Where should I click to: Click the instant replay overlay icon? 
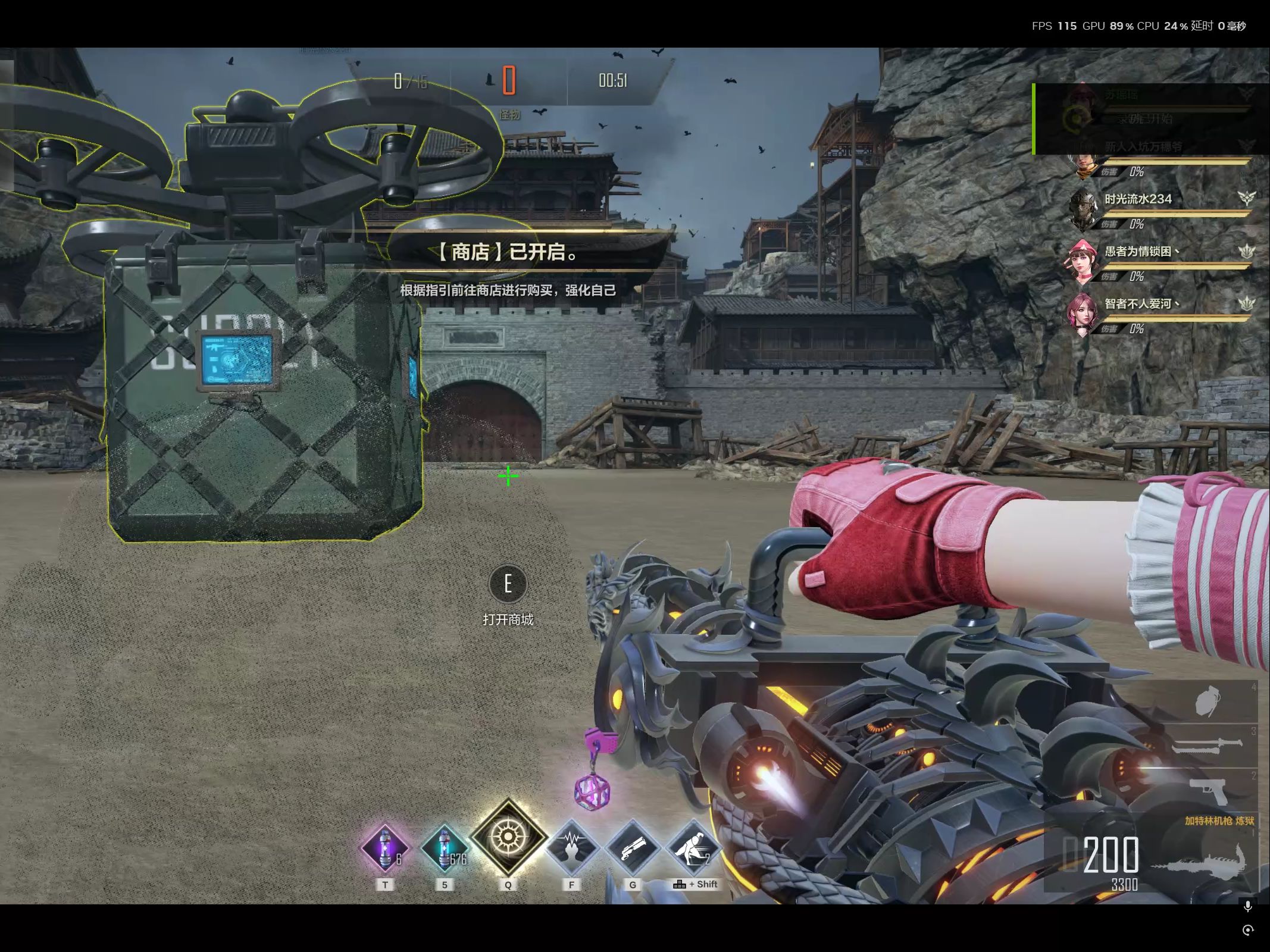(1248, 930)
